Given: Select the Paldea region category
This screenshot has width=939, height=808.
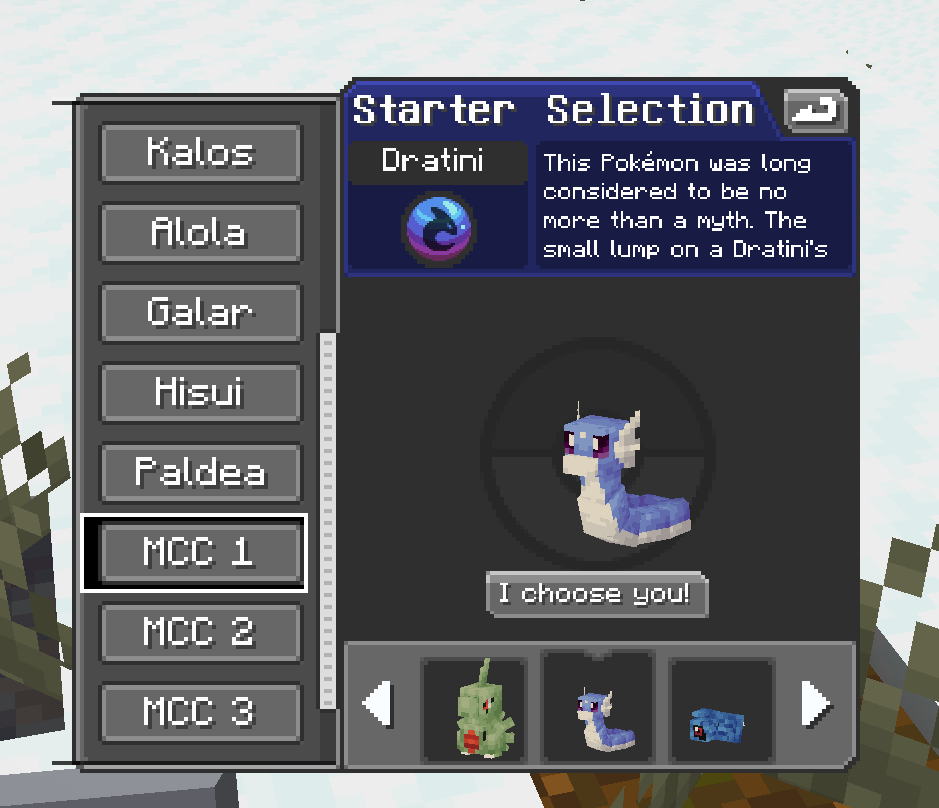Looking at the screenshot, I should tap(201, 473).
